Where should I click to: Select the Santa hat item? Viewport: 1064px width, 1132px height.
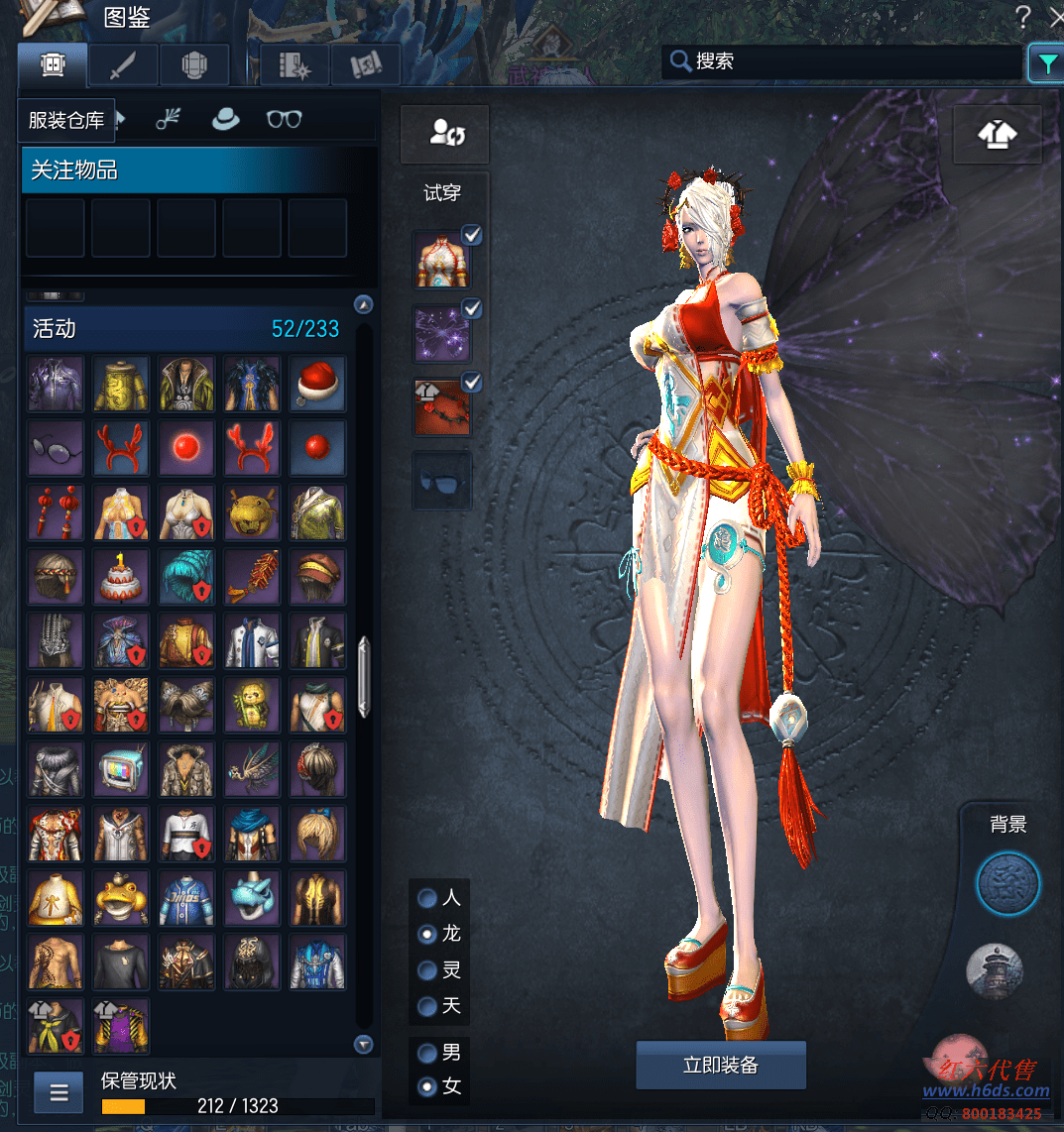click(x=317, y=384)
